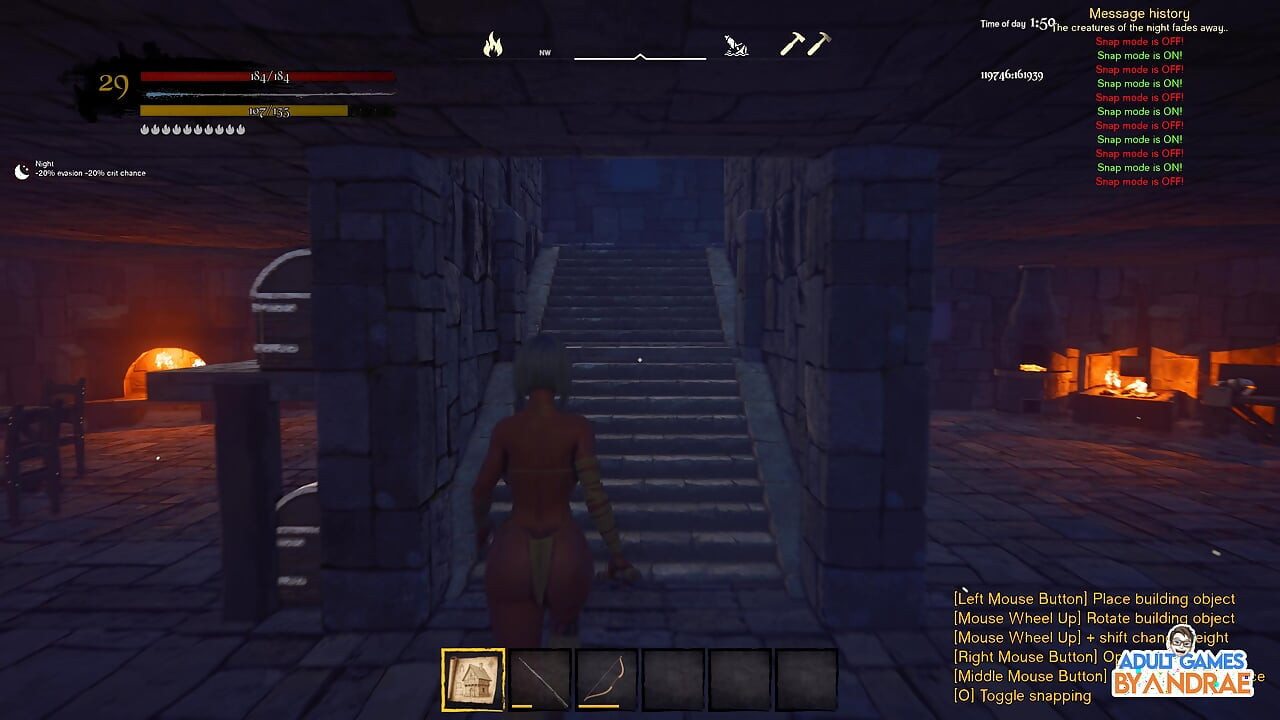Select the building blueprint hotbar slot
The image size is (1280, 720).
point(473,678)
